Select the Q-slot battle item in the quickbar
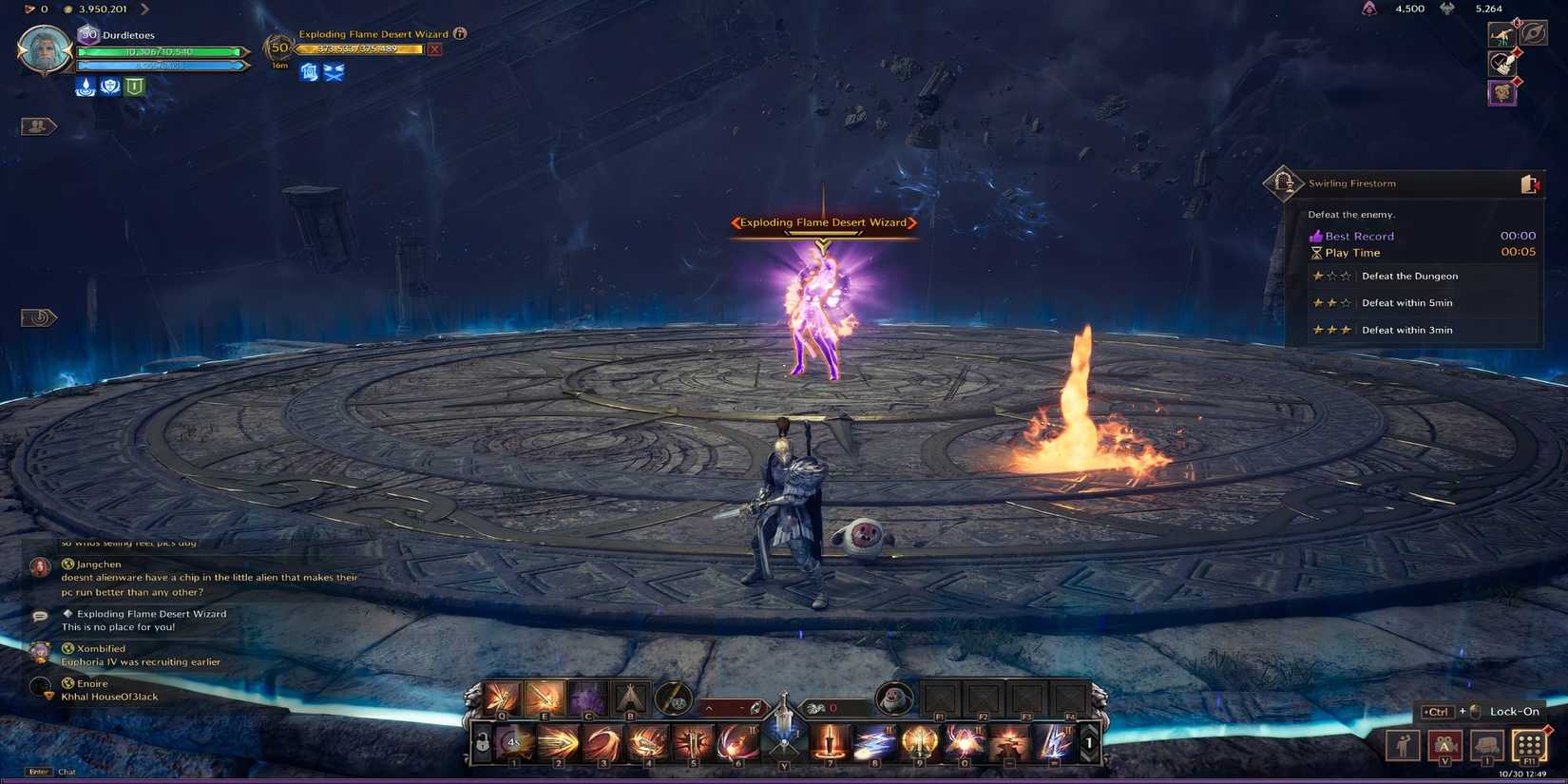Viewport: 1568px width, 784px height. tap(501, 698)
